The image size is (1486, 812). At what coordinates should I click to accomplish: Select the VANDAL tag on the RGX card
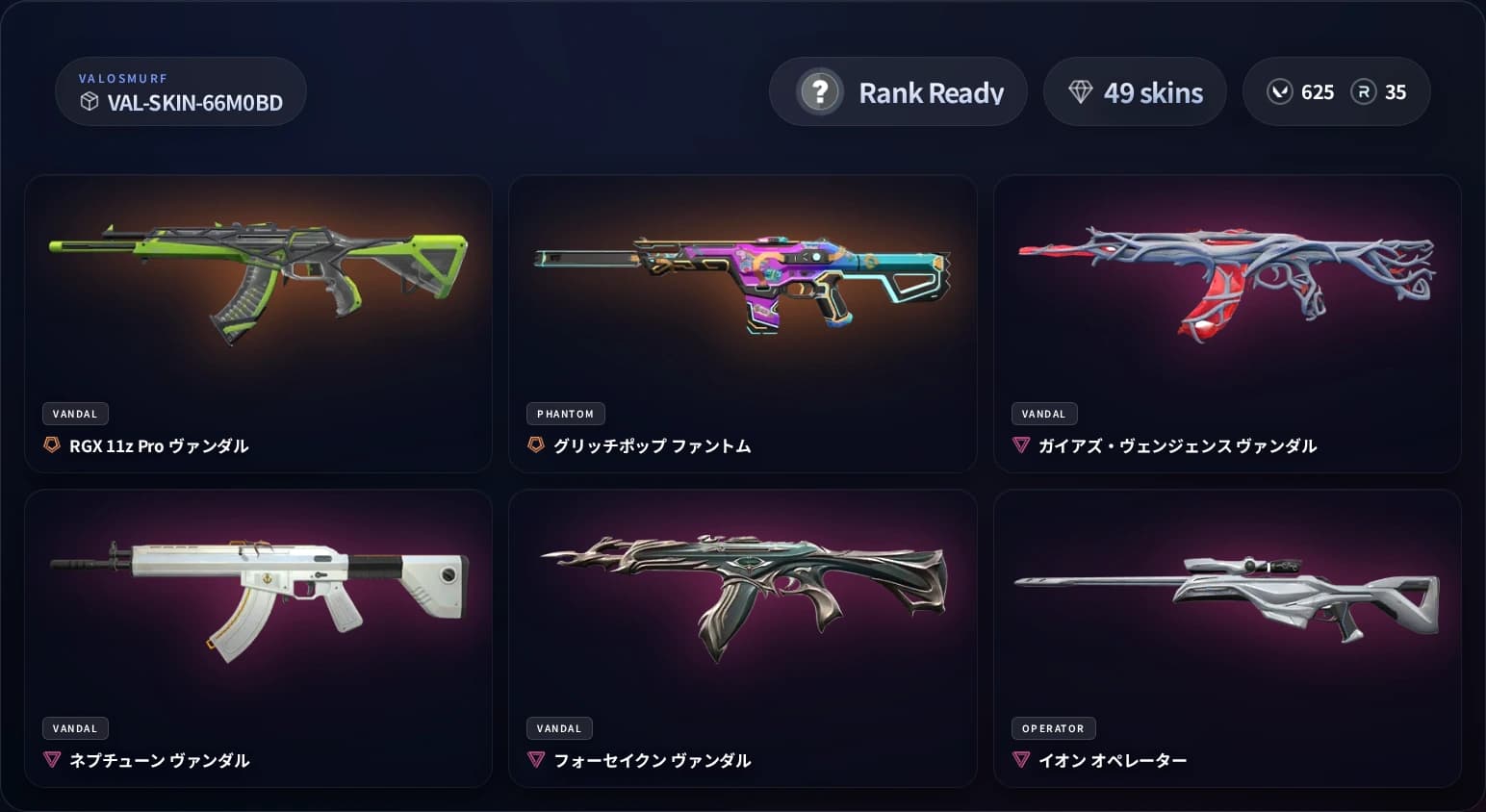click(75, 414)
